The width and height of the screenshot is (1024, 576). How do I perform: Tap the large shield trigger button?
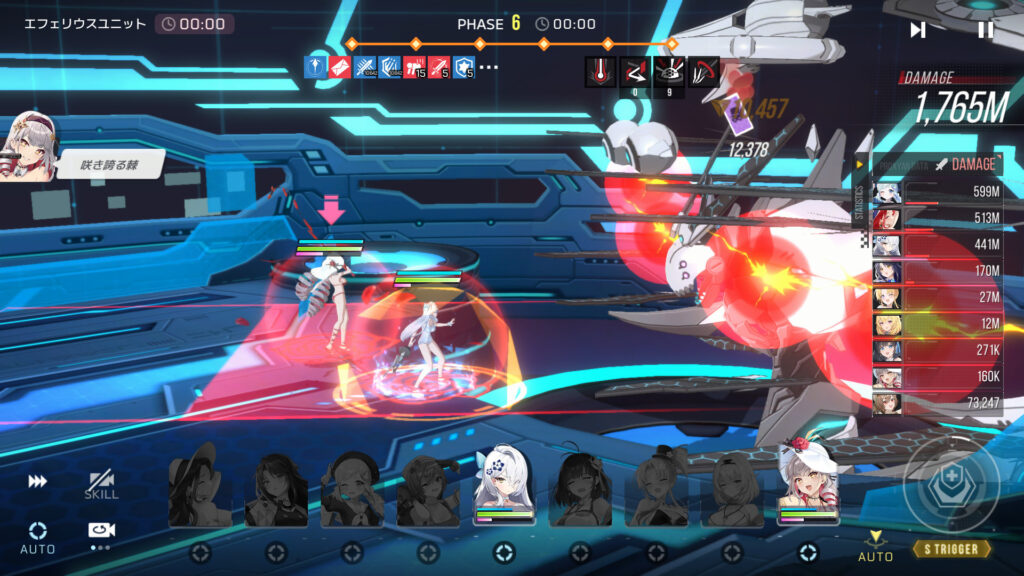tap(951, 487)
